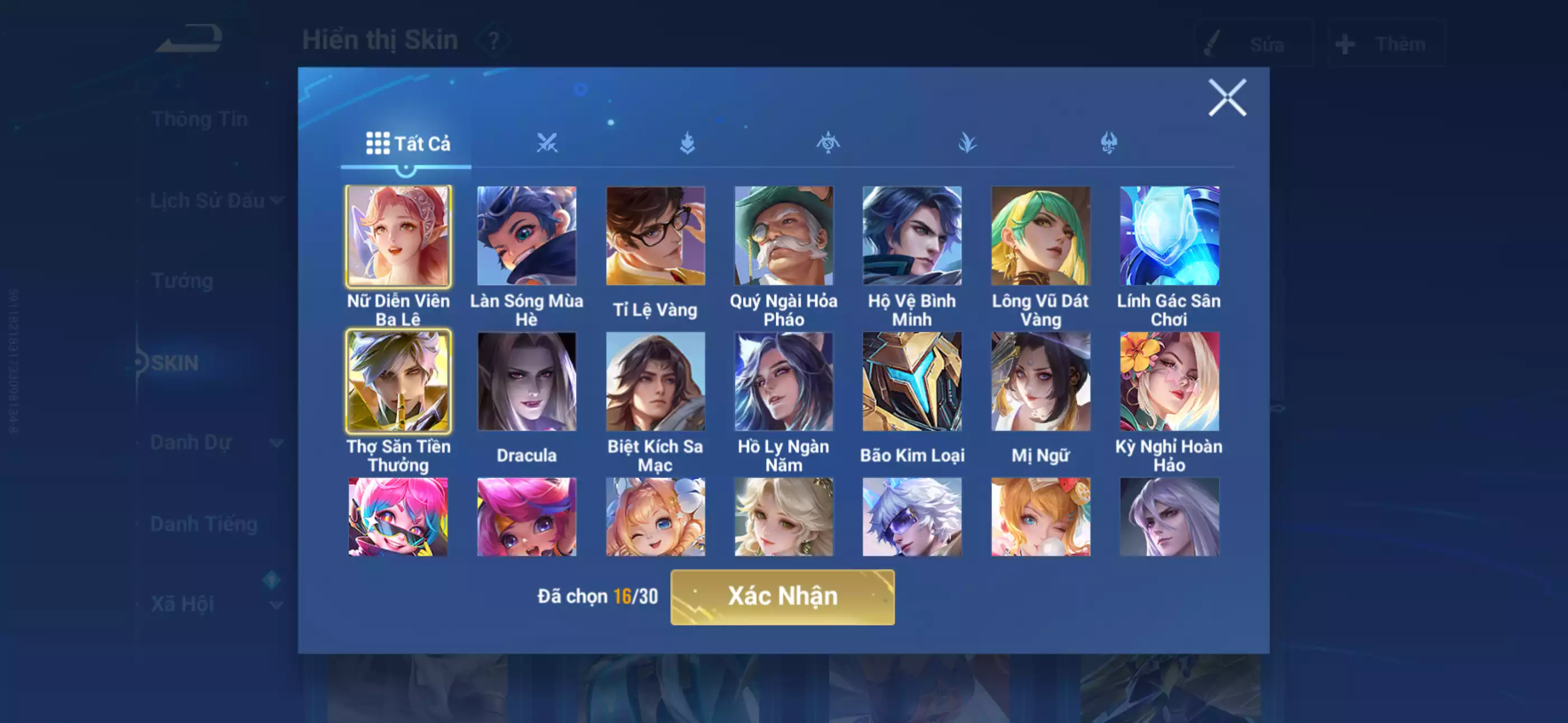Viewport: 1568px width, 723px height.
Task: Select the Dracula skin
Action: click(527, 381)
